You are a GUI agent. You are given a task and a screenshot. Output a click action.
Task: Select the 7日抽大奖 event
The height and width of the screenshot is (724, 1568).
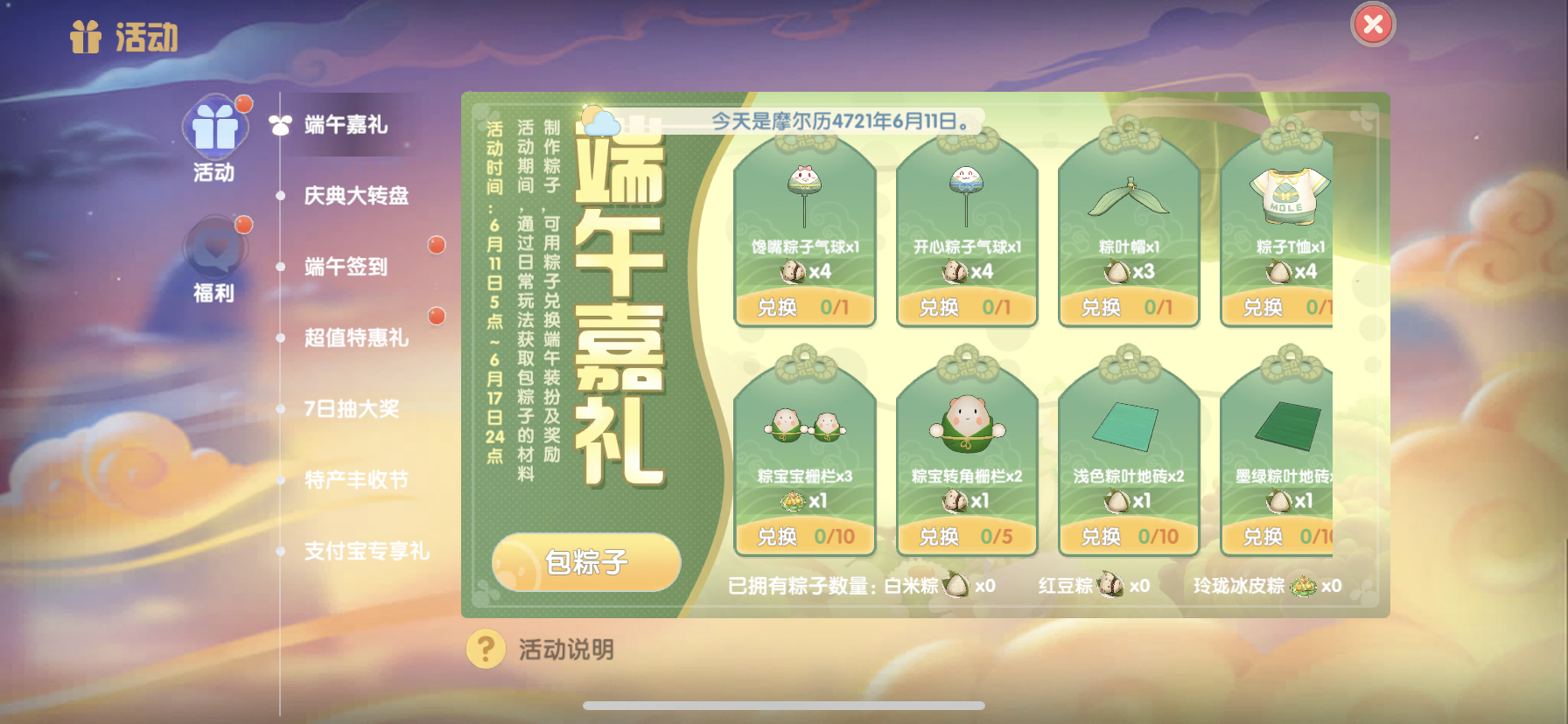point(351,408)
